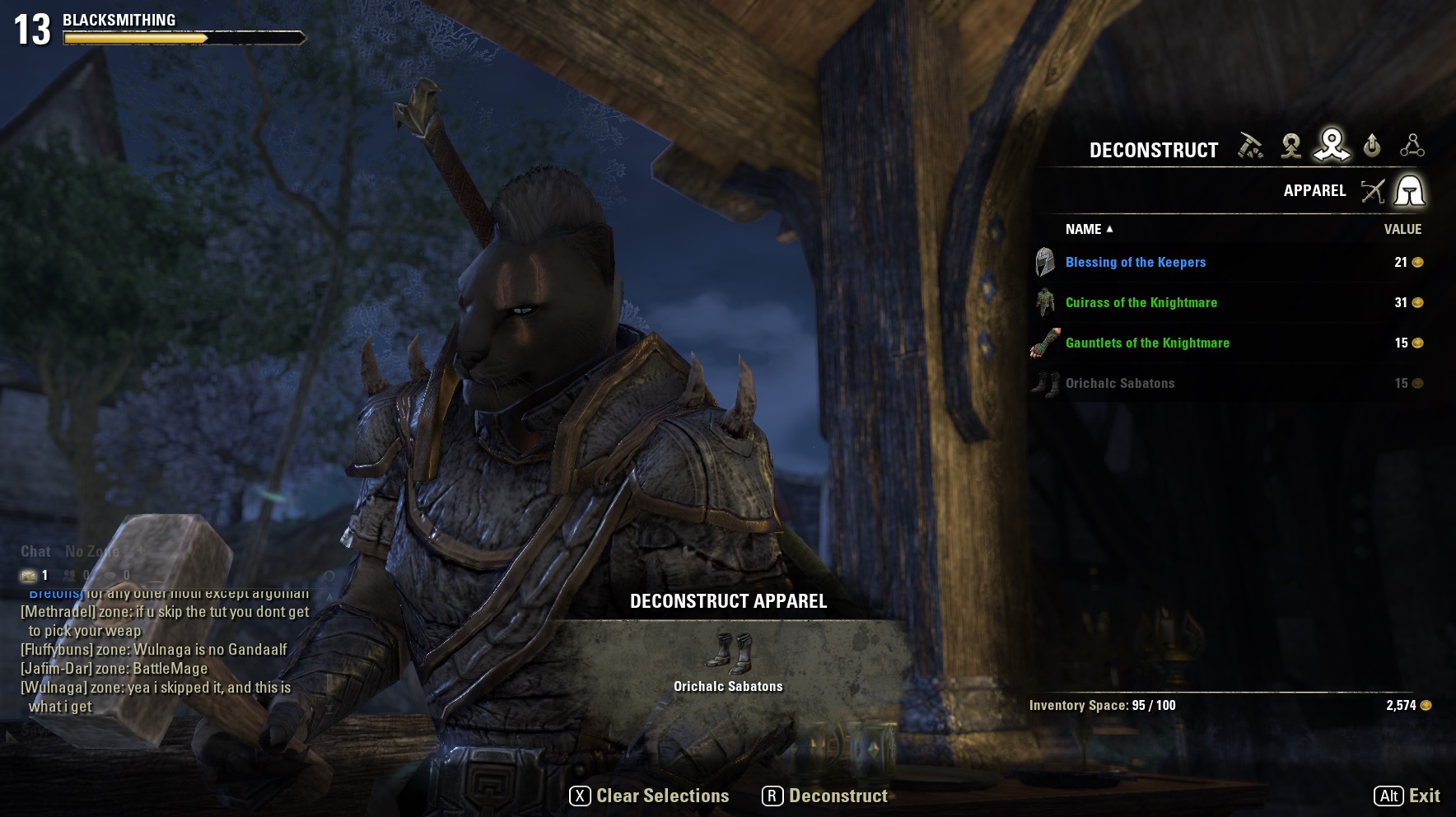Add a new chat tab with plus

tap(141, 550)
